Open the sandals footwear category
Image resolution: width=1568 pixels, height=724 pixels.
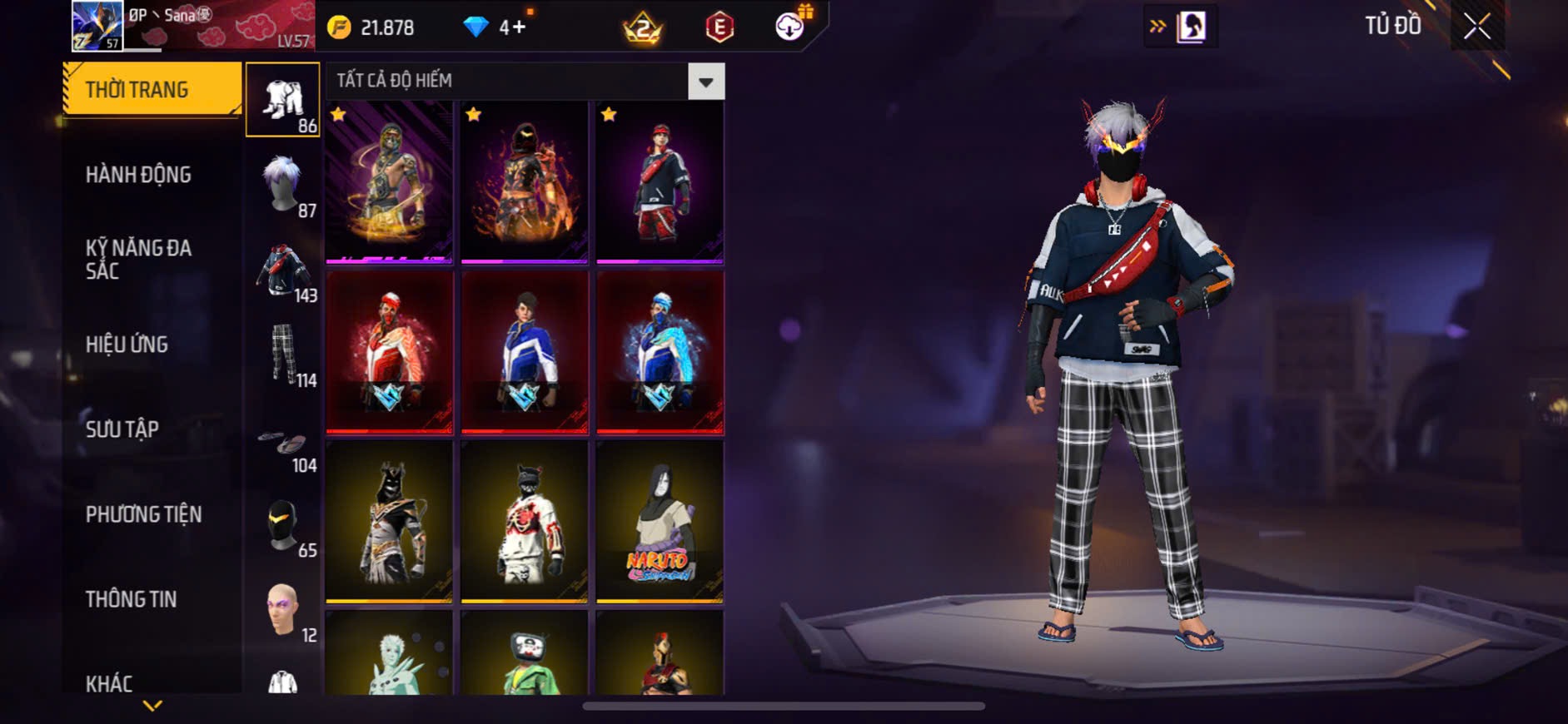click(x=283, y=445)
